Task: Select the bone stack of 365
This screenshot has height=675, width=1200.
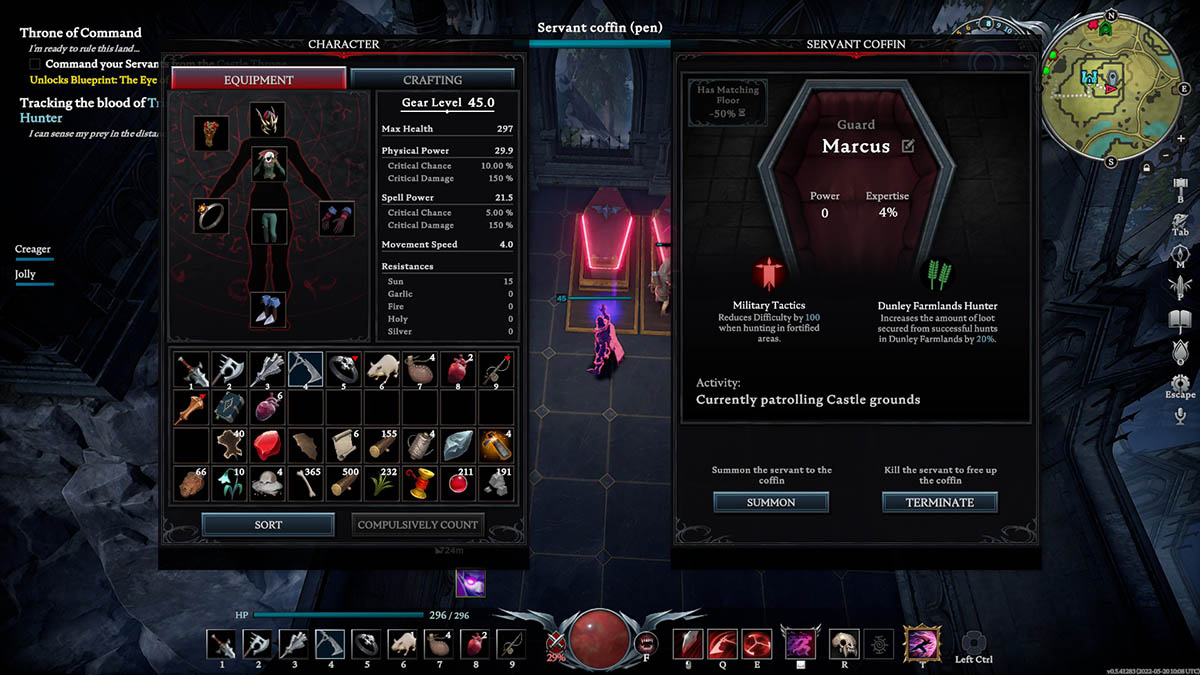Action: (x=305, y=483)
